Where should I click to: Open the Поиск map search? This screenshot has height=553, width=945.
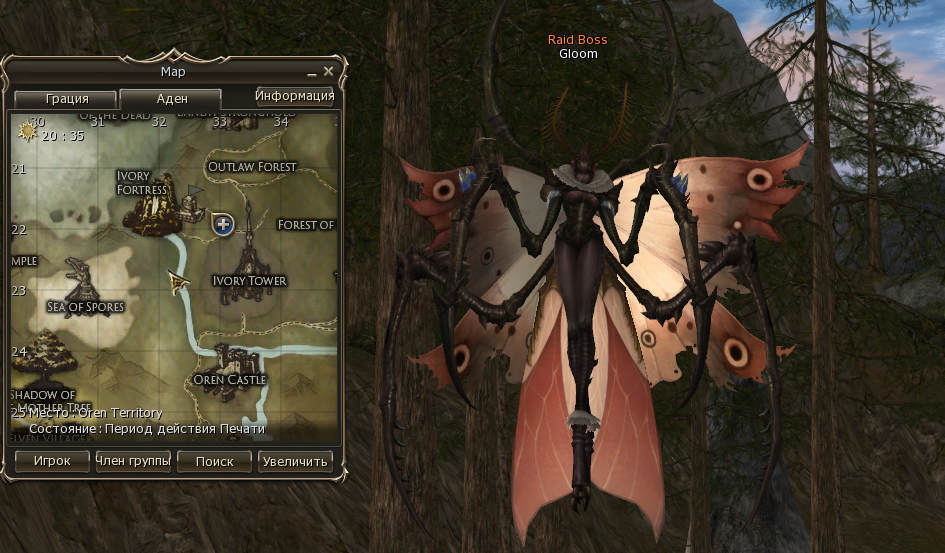pyautogui.click(x=215, y=461)
